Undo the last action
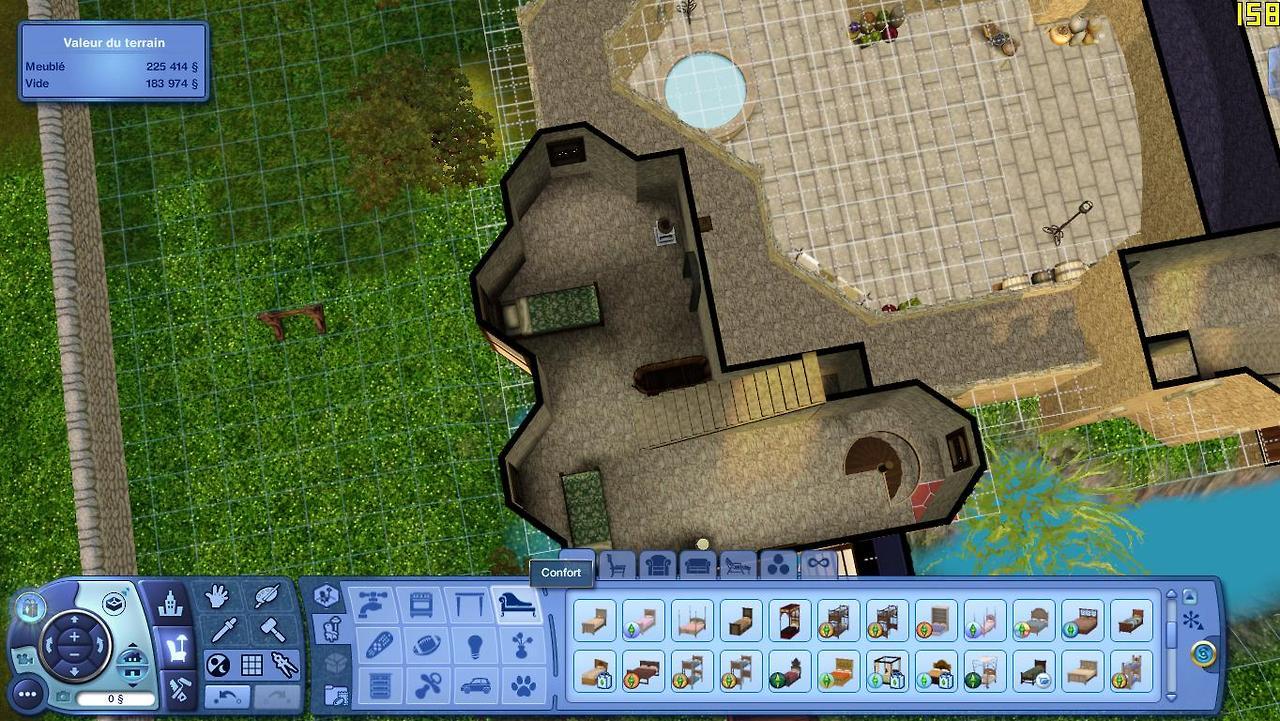1280x721 pixels. 227,696
